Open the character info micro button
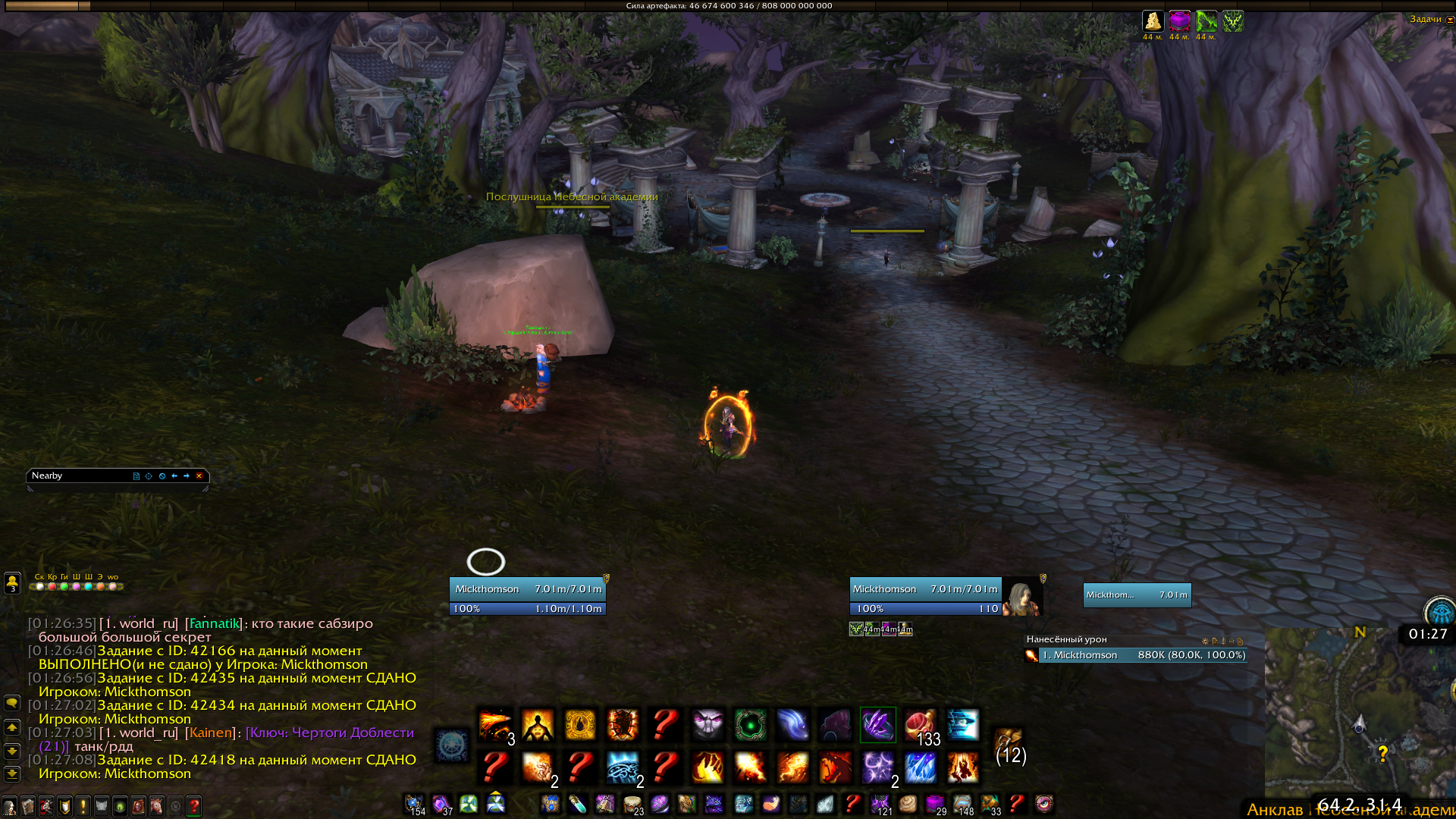The image size is (1456, 819). tap(10, 806)
